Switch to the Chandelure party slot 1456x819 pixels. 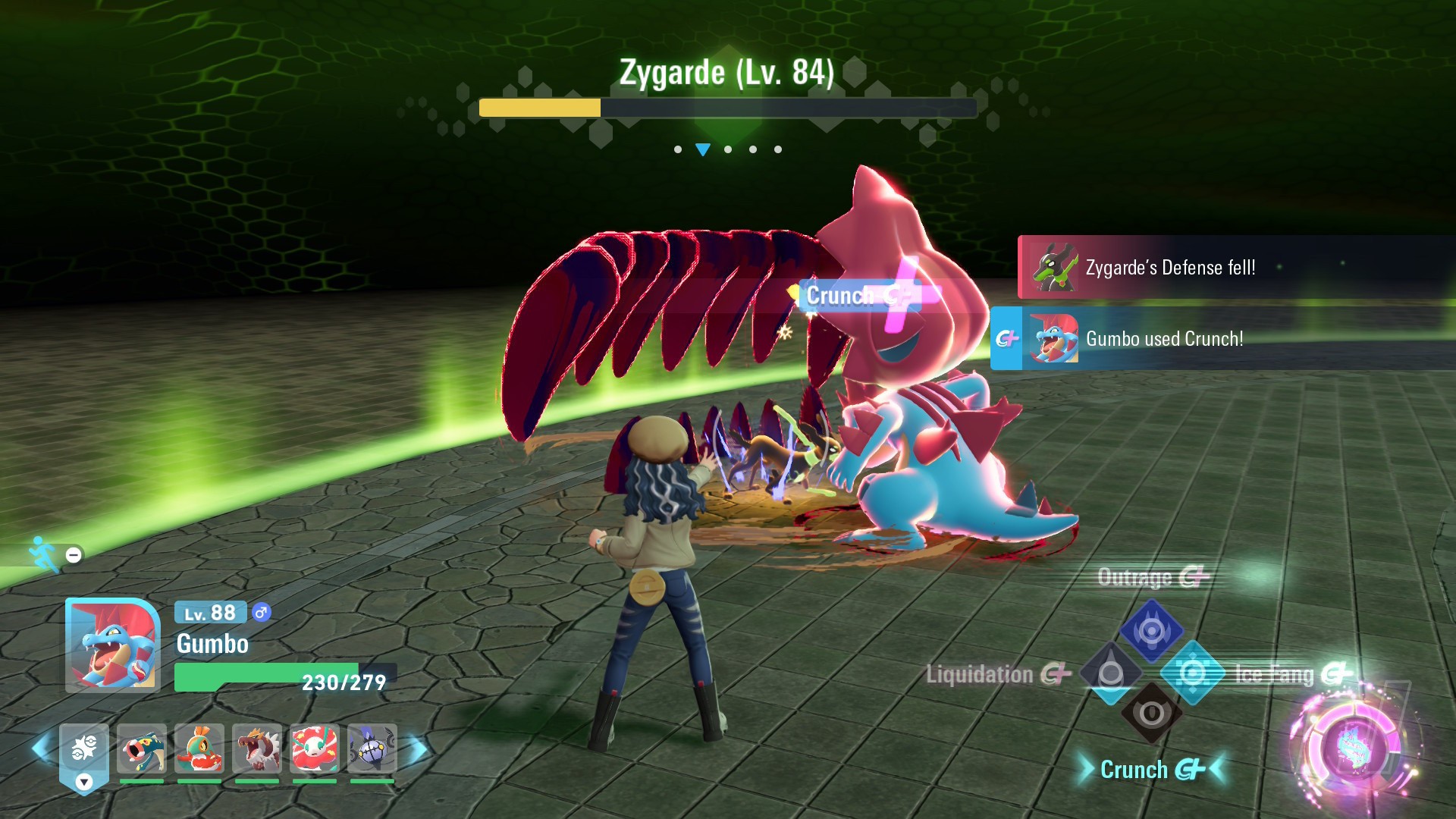tap(372, 748)
